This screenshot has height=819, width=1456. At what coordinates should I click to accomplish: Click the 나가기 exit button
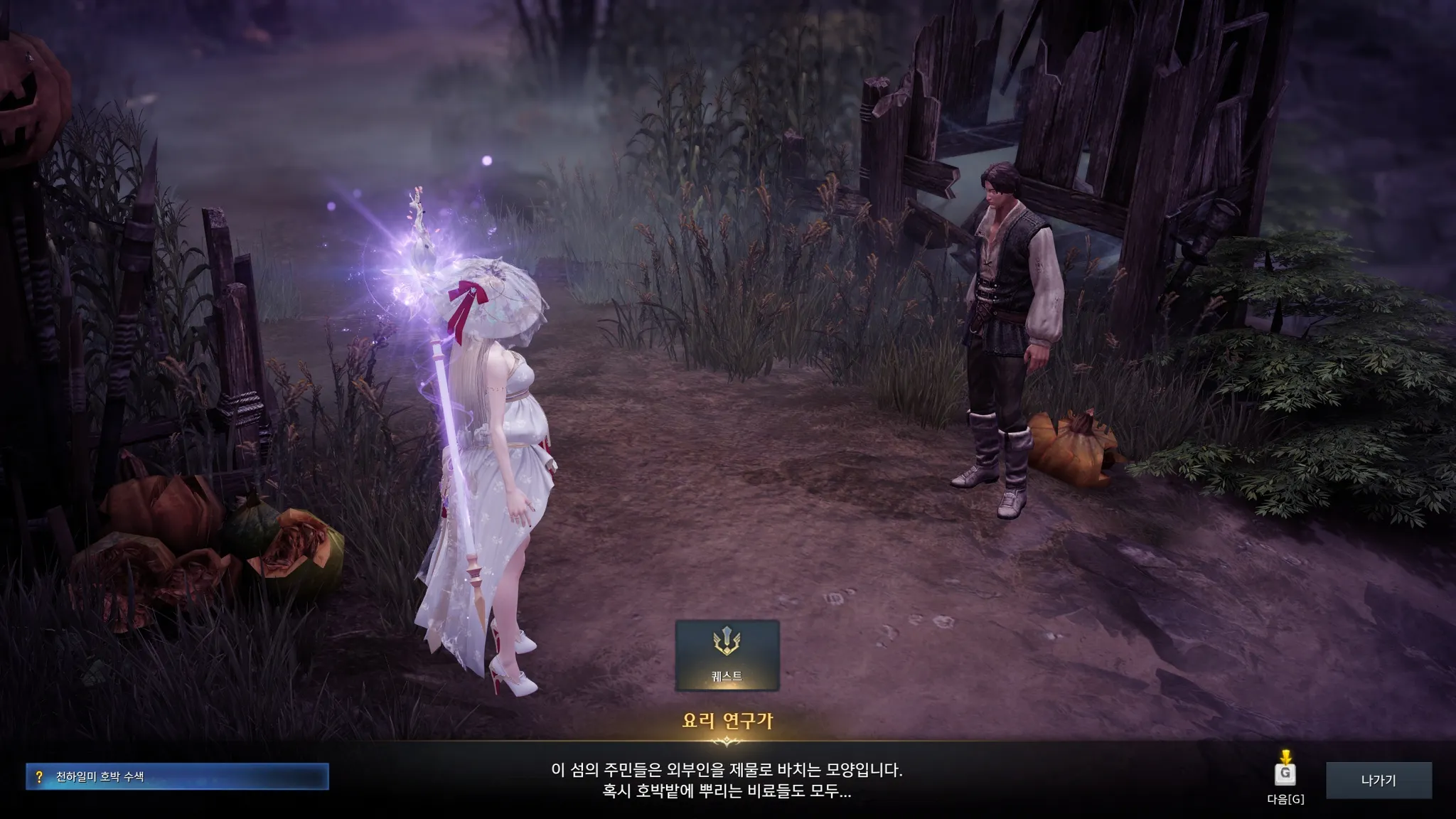(1378, 780)
